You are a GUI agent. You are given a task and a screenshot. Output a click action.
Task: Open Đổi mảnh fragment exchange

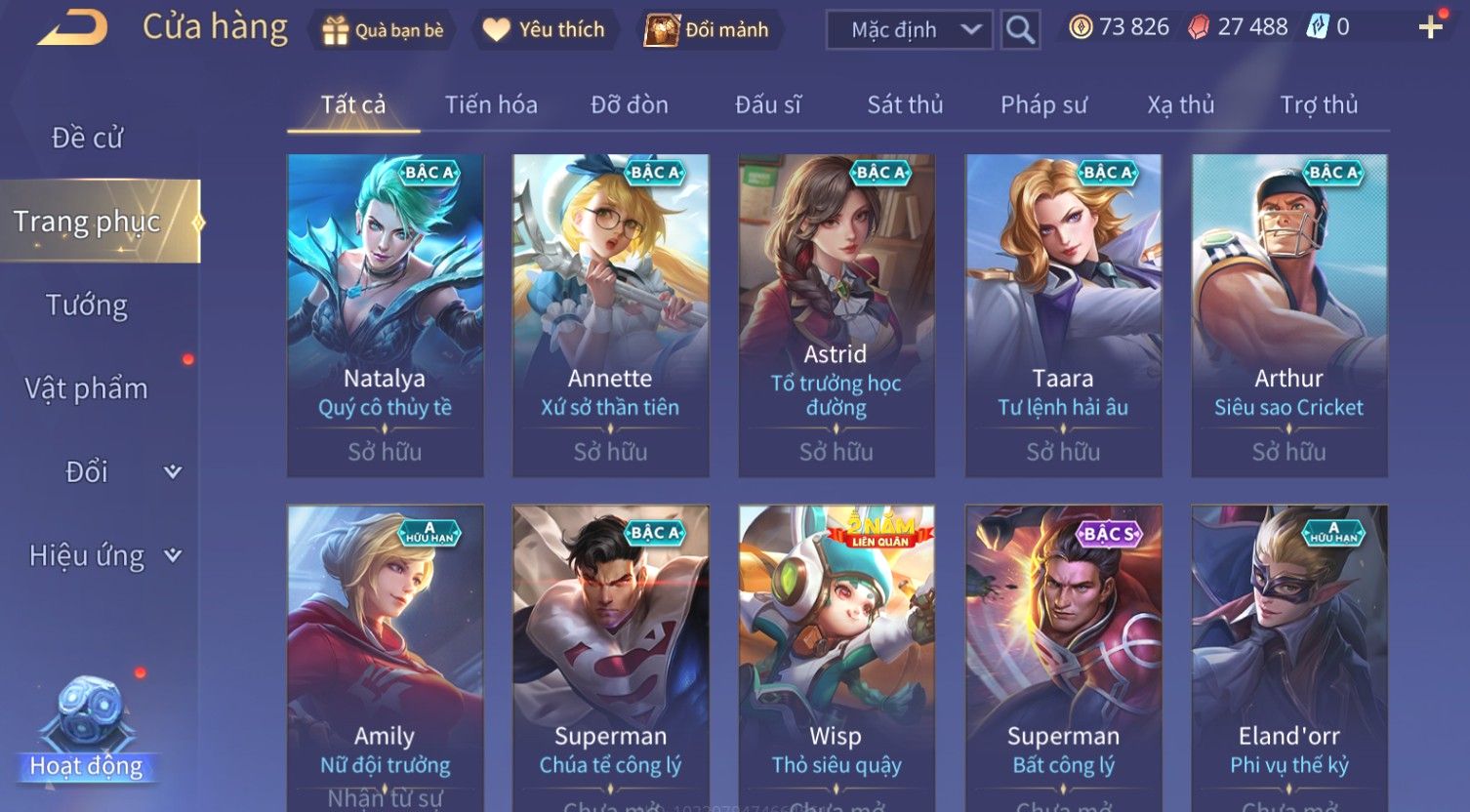[x=708, y=30]
